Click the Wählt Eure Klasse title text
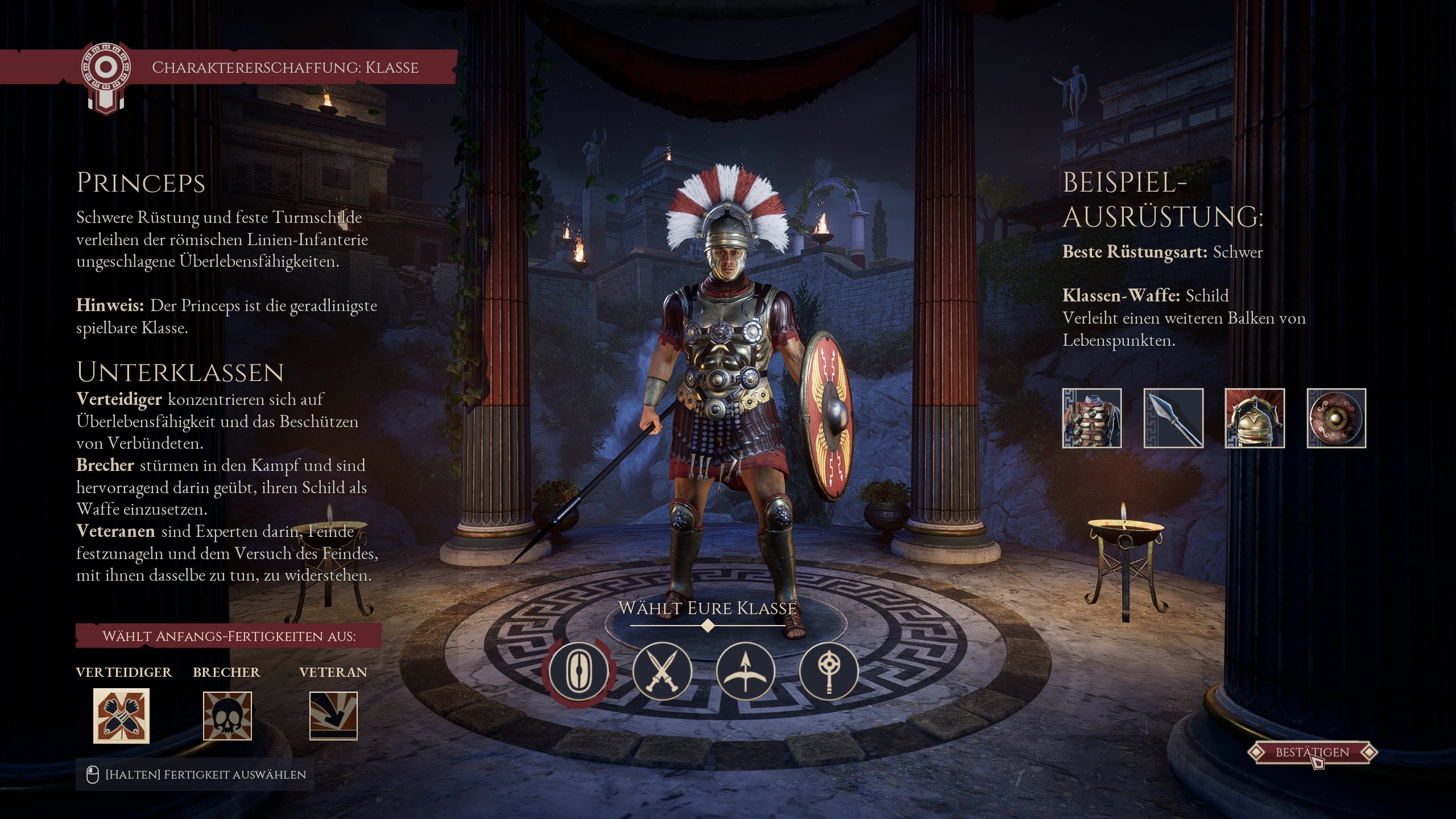Viewport: 1456px width, 819px height. click(x=707, y=607)
